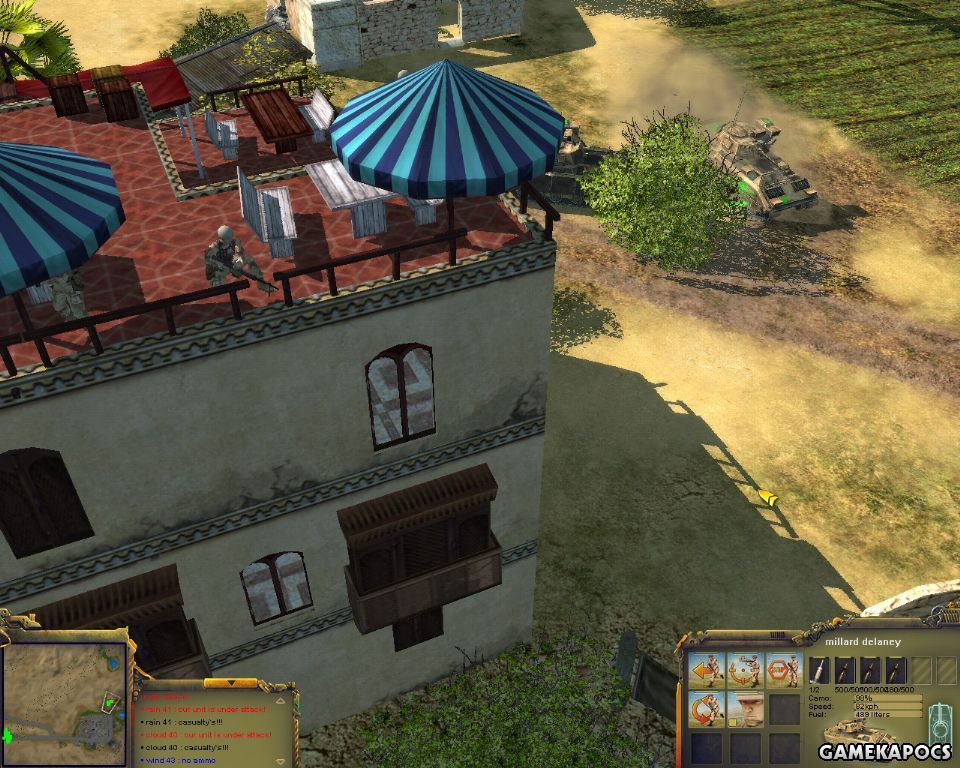Image resolution: width=960 pixels, height=768 pixels.
Task: Select the soldier face portrait command
Action: point(745,708)
